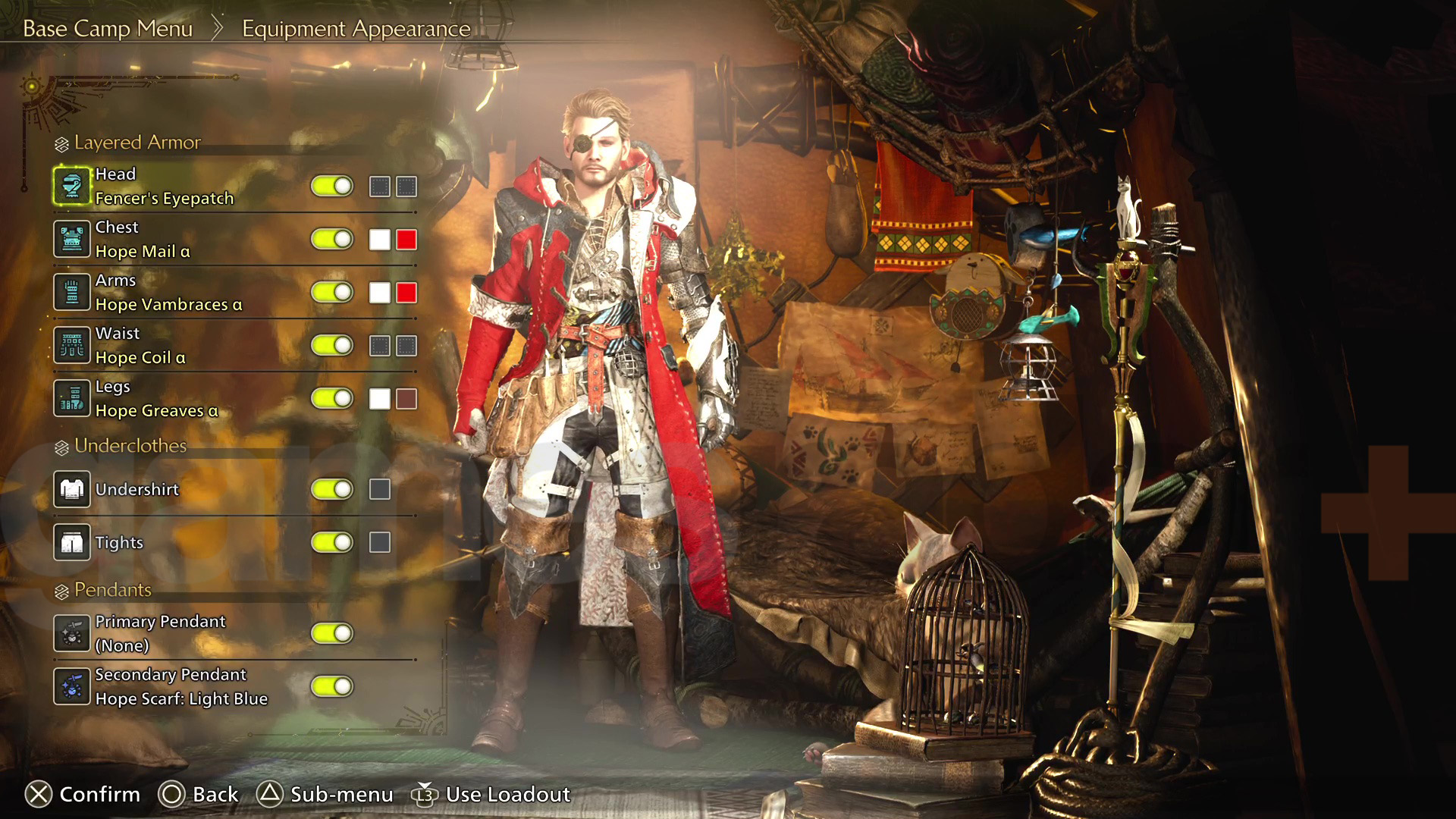Image resolution: width=1456 pixels, height=819 pixels.
Task: Click the Primary Pendant charm icon
Action: tap(72, 632)
